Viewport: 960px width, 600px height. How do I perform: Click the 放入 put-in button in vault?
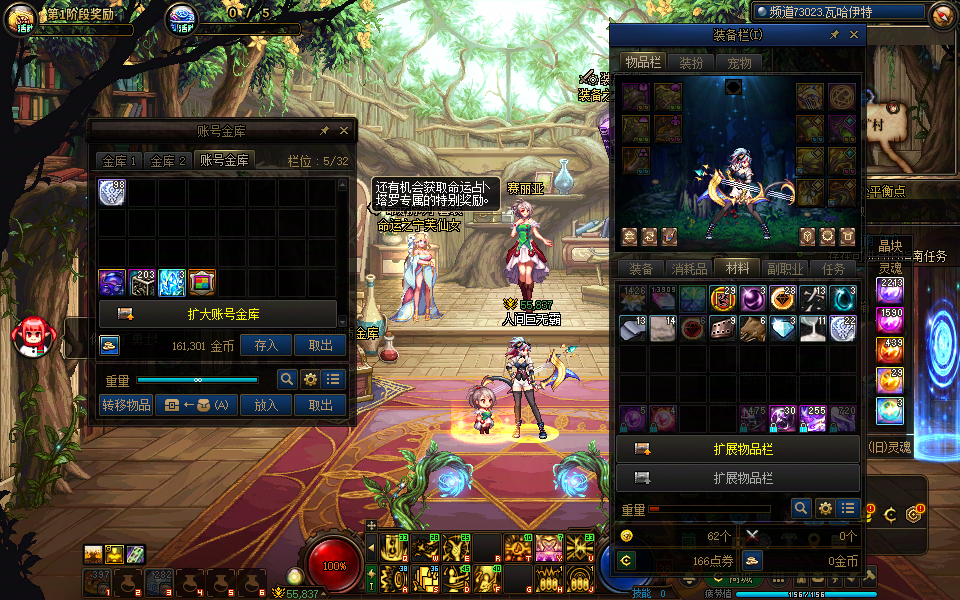pos(266,405)
